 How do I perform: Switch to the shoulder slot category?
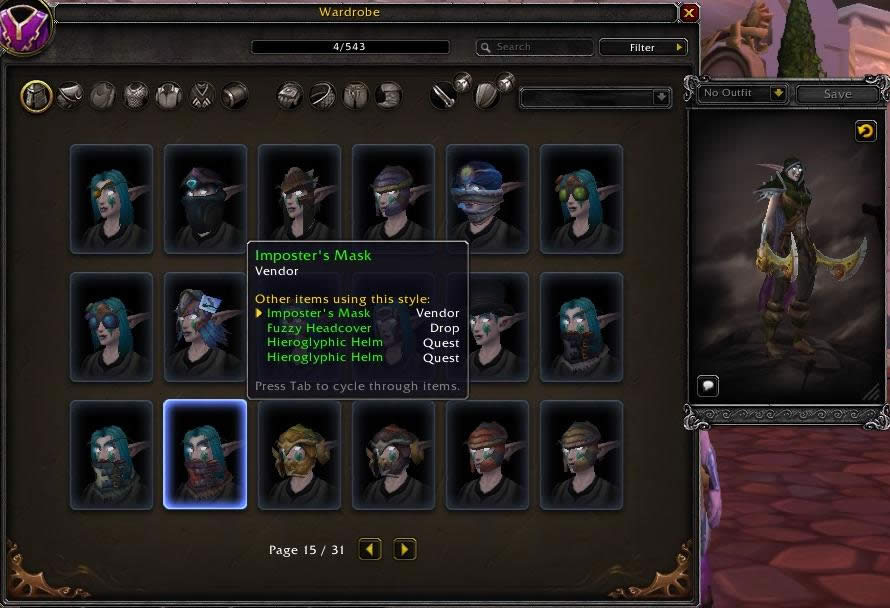pyautogui.click(x=69, y=96)
